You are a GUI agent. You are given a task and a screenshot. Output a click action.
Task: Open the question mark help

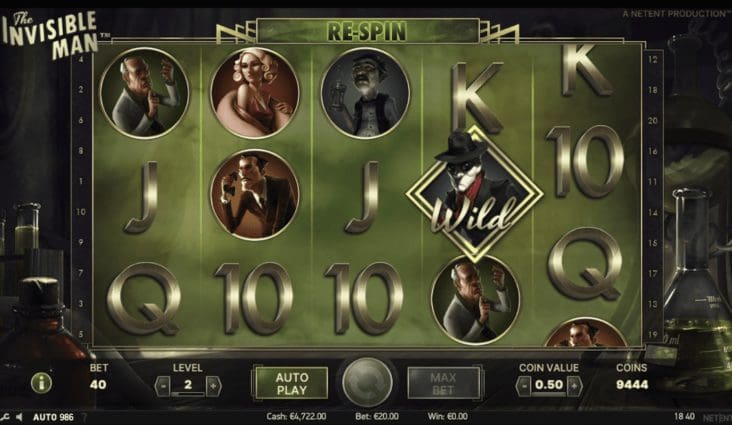(x=84, y=416)
